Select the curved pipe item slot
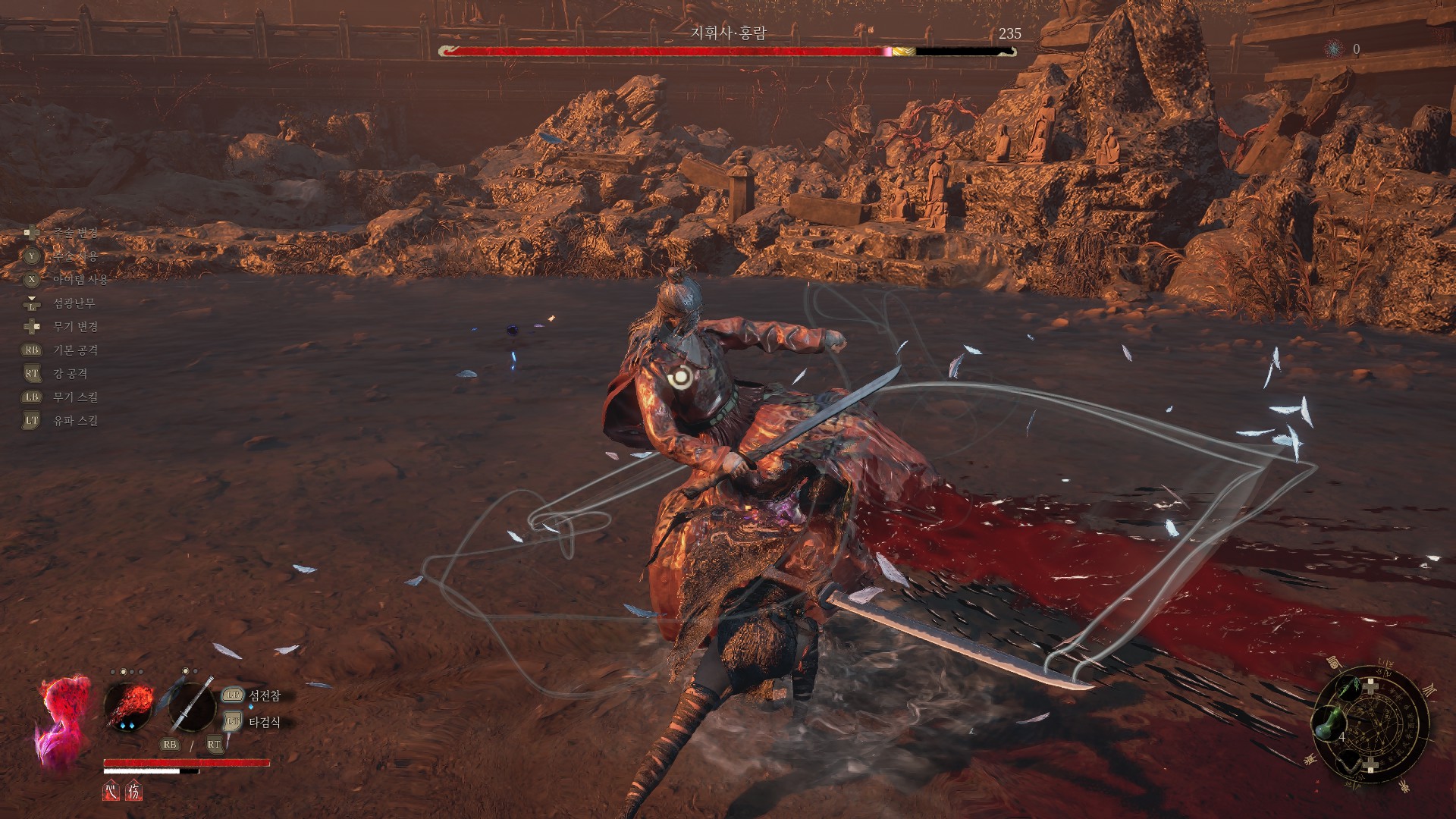Viewport: 1456px width, 819px height. tap(1350, 761)
